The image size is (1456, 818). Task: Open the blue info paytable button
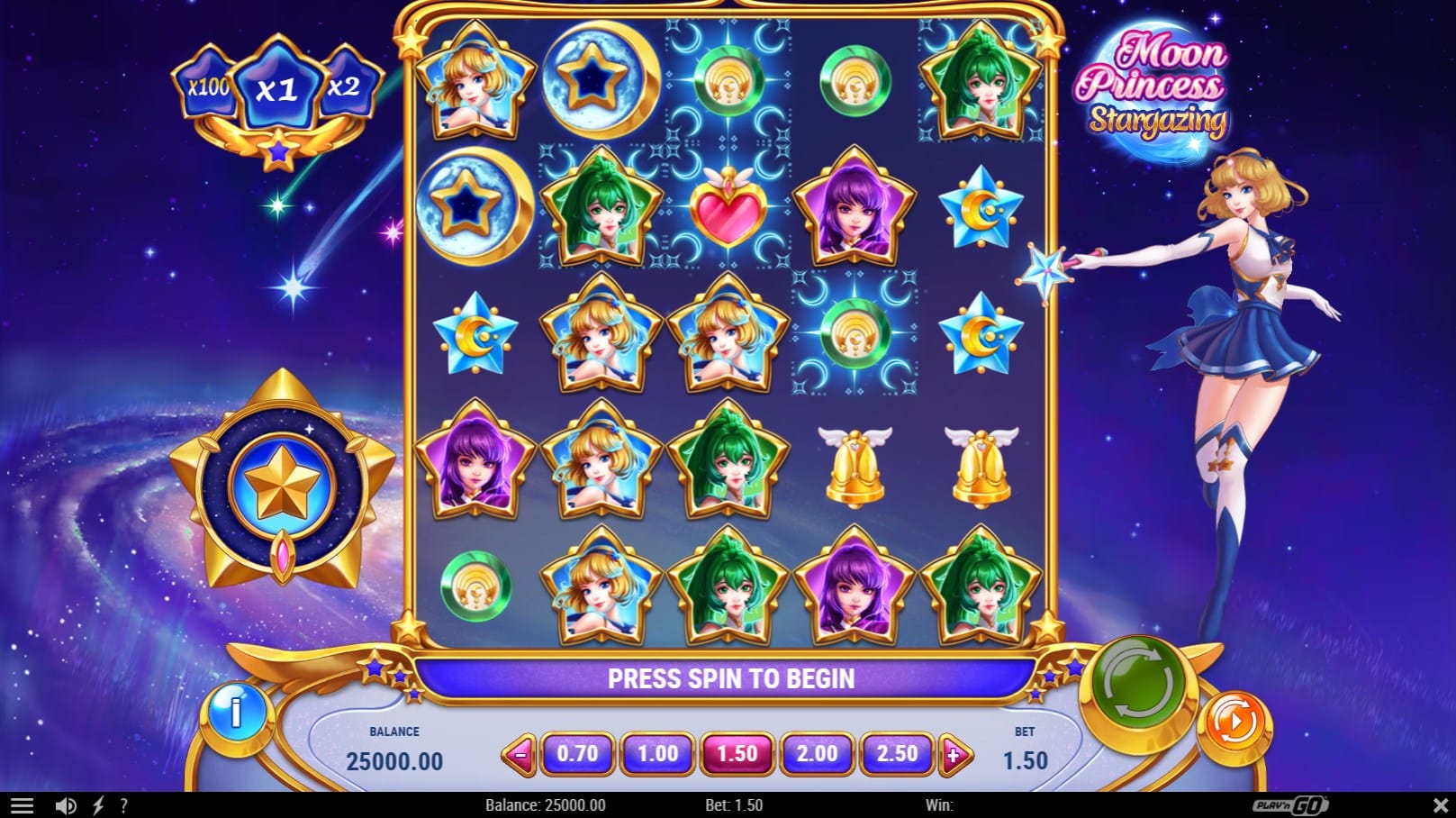[x=236, y=713]
